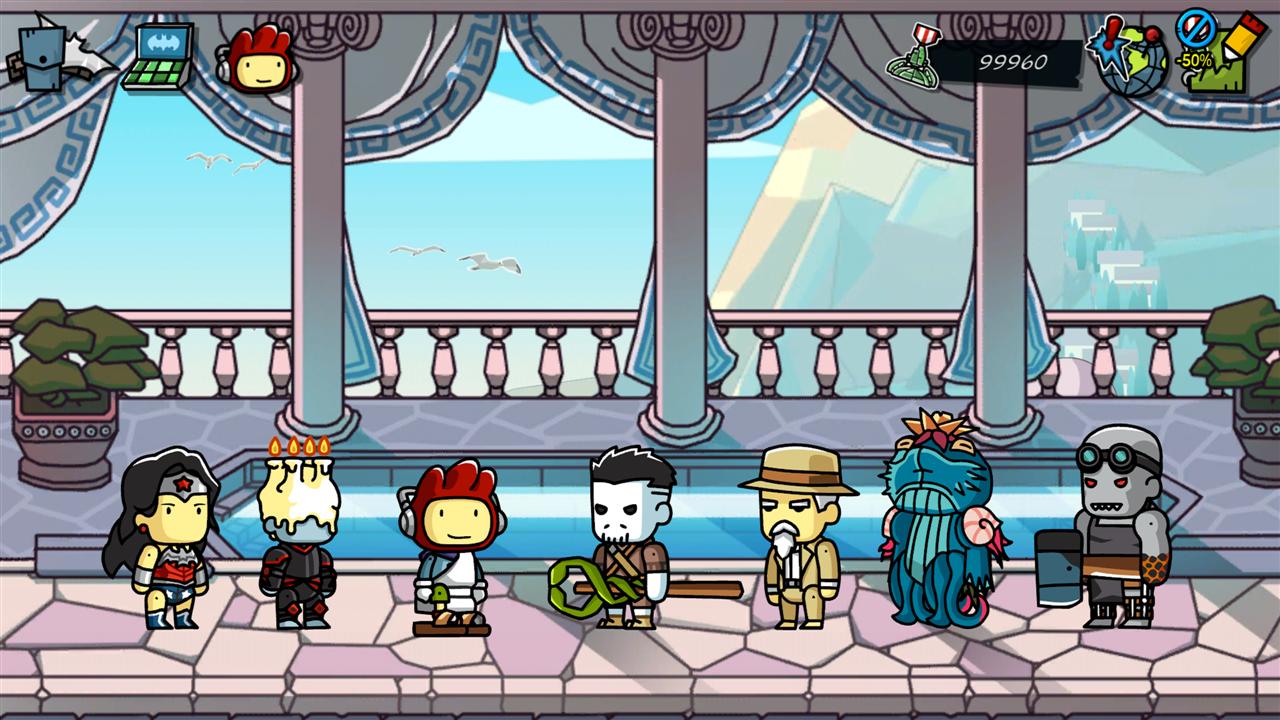Select the Maxwell head icon
The width and height of the screenshot is (1280, 720).
coord(258,58)
